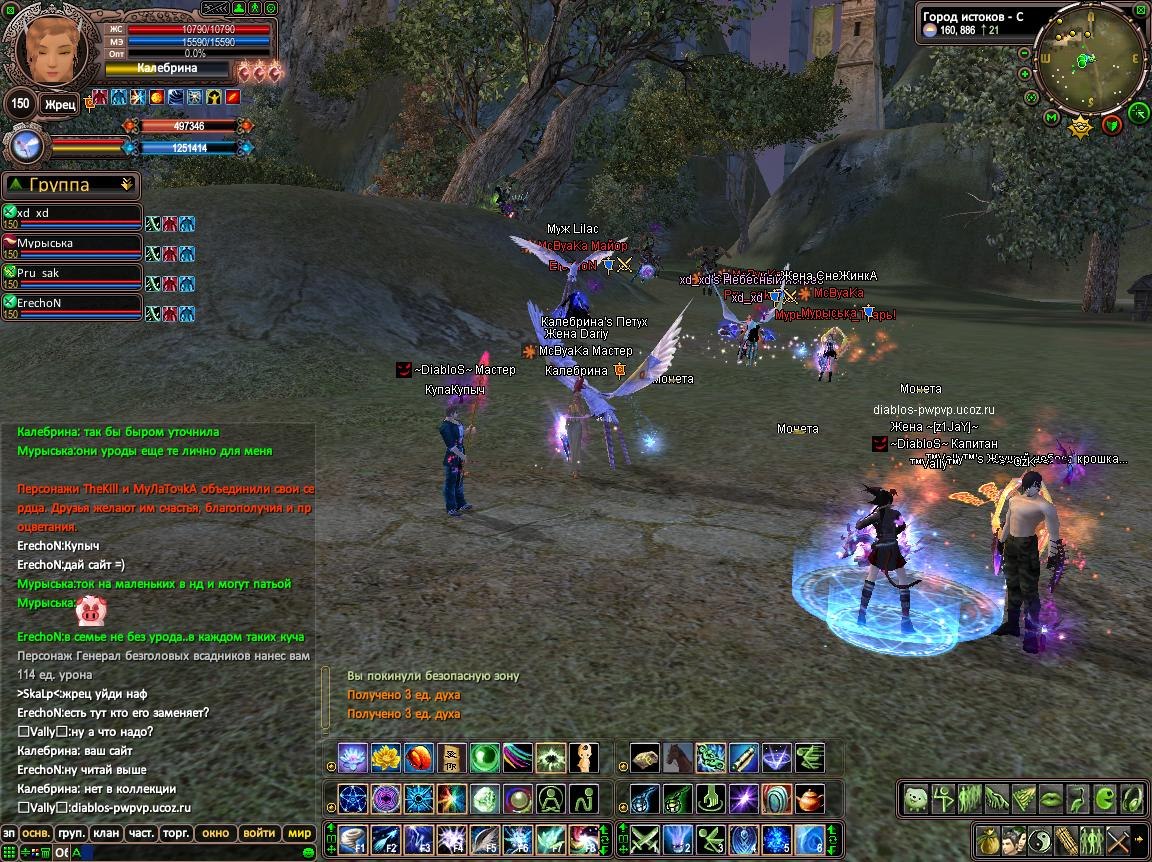Click the teapot item in the hotbar
Viewport: 1152px width, 862px height.
(811, 798)
